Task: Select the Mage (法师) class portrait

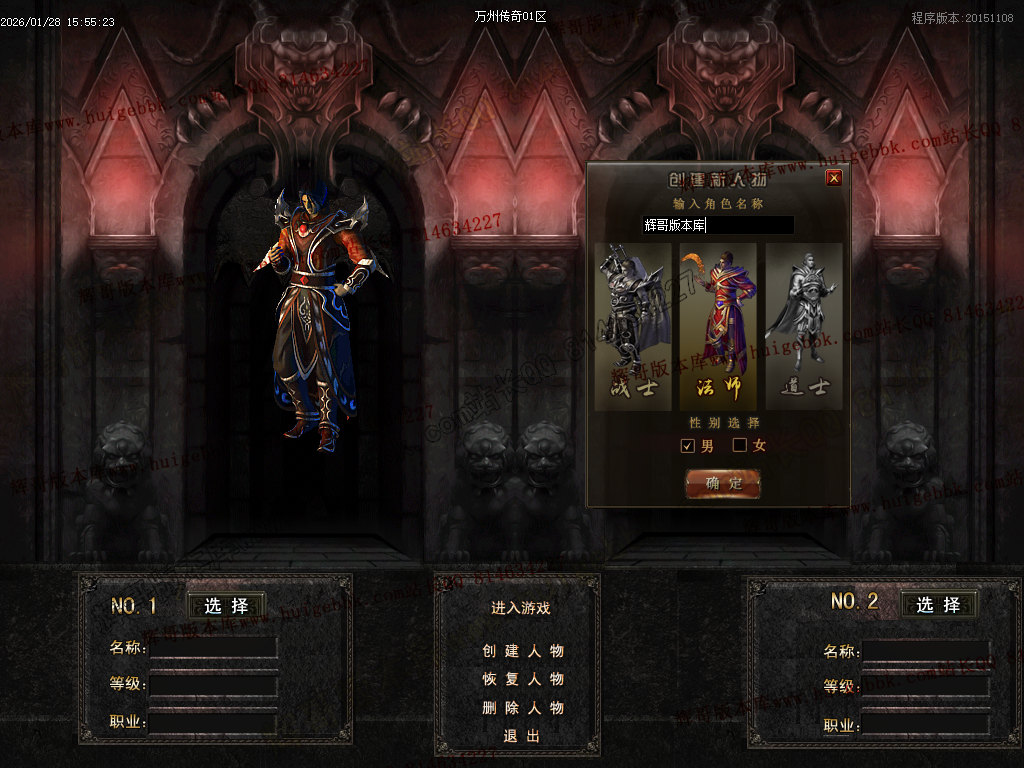Action: coord(718,325)
